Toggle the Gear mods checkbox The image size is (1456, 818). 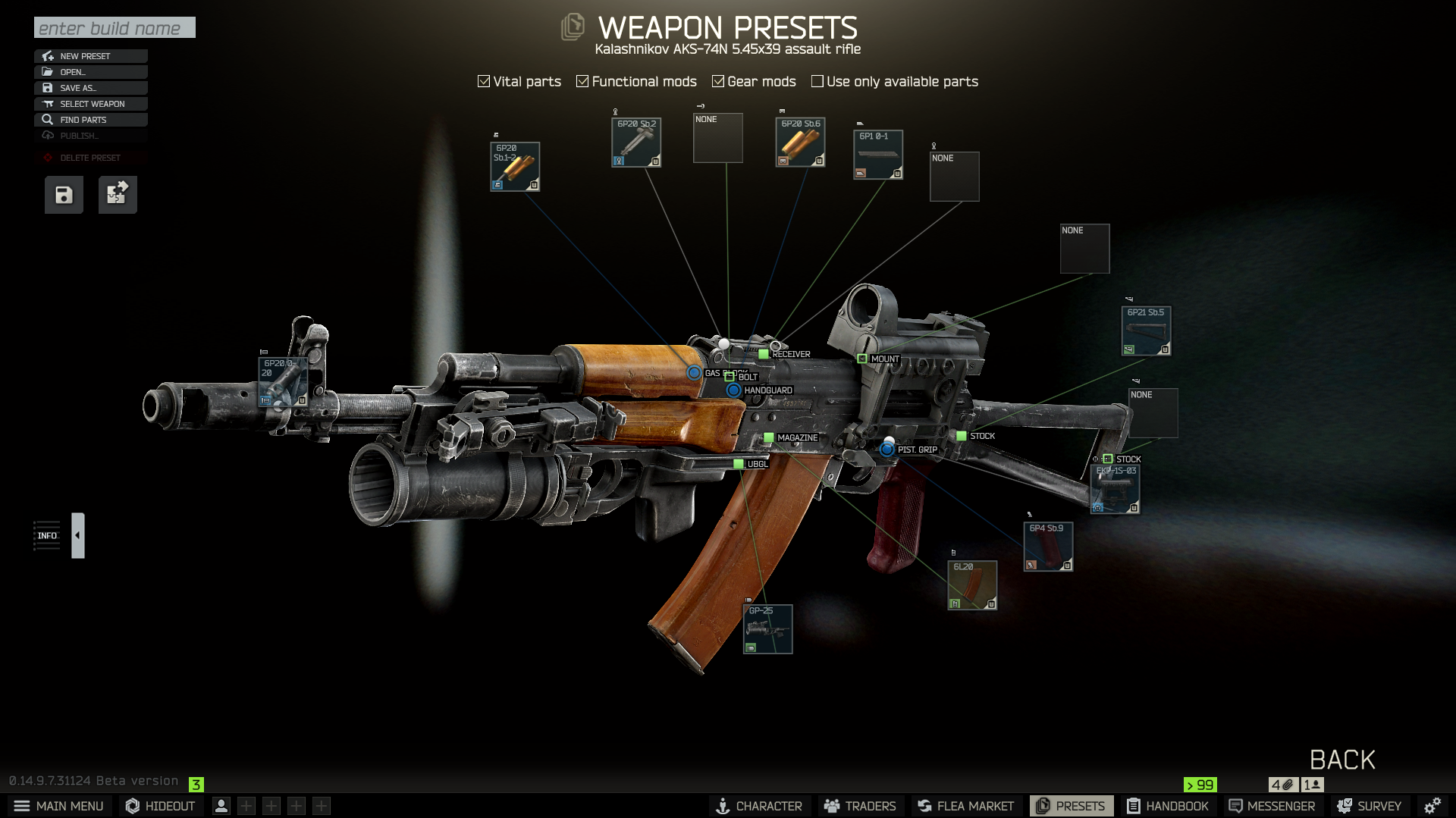coord(718,81)
